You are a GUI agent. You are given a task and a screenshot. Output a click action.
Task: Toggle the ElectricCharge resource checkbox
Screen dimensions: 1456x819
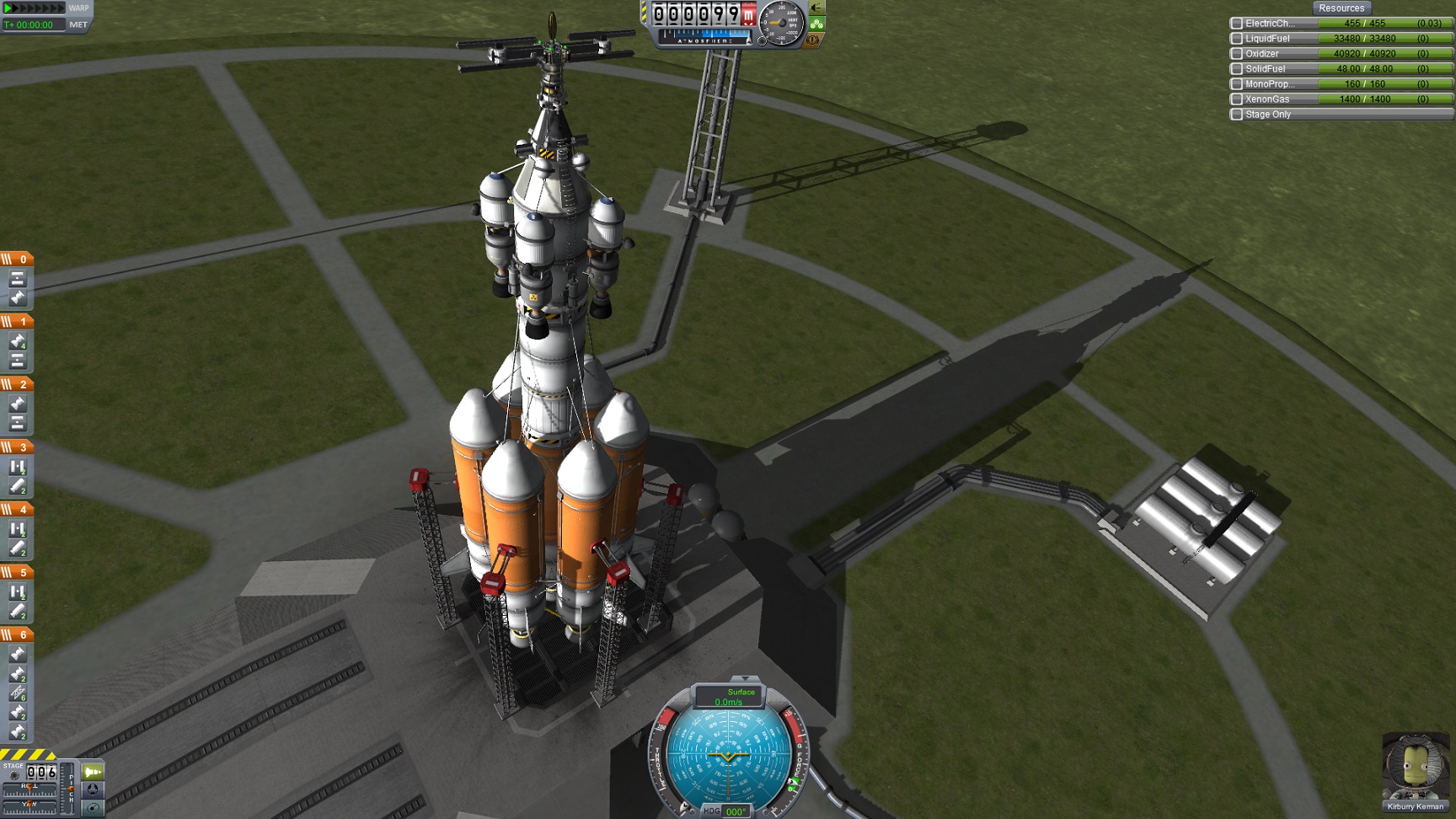[x=1237, y=24]
